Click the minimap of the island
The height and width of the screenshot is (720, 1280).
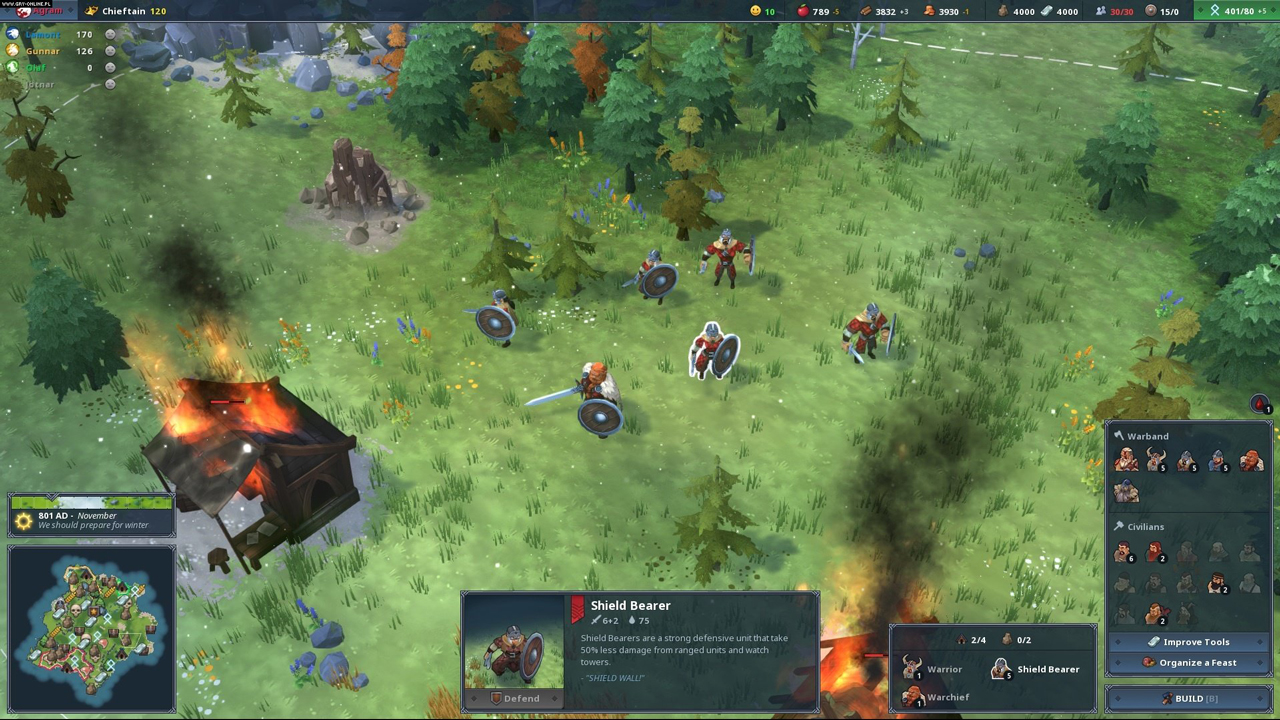91,628
